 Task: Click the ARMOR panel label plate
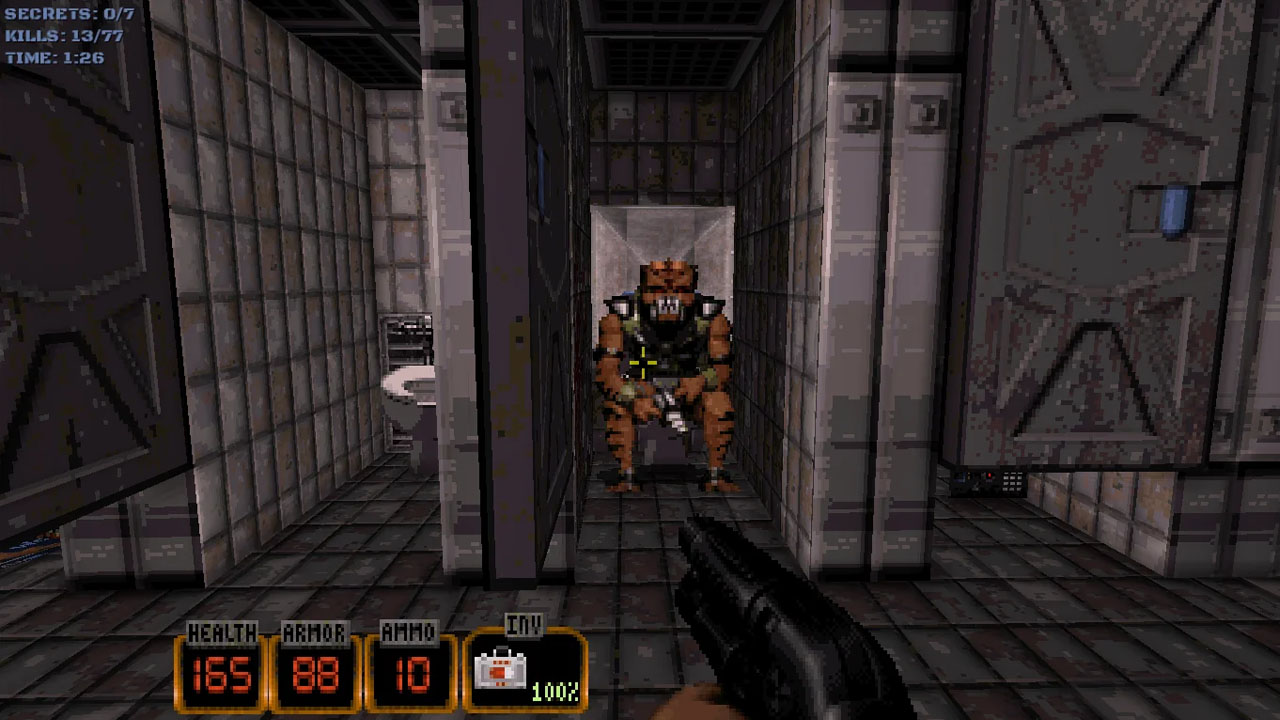pyautogui.click(x=316, y=633)
